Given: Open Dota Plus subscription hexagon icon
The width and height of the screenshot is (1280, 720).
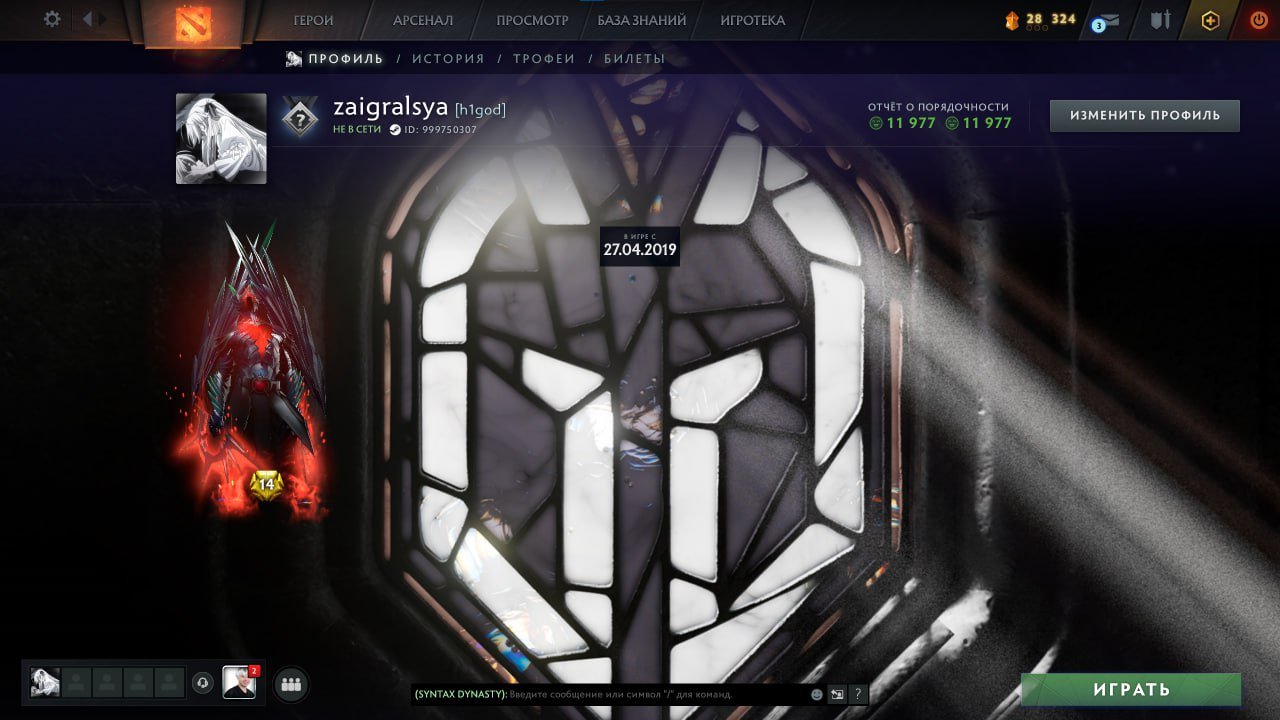Looking at the screenshot, I should [x=1209, y=18].
